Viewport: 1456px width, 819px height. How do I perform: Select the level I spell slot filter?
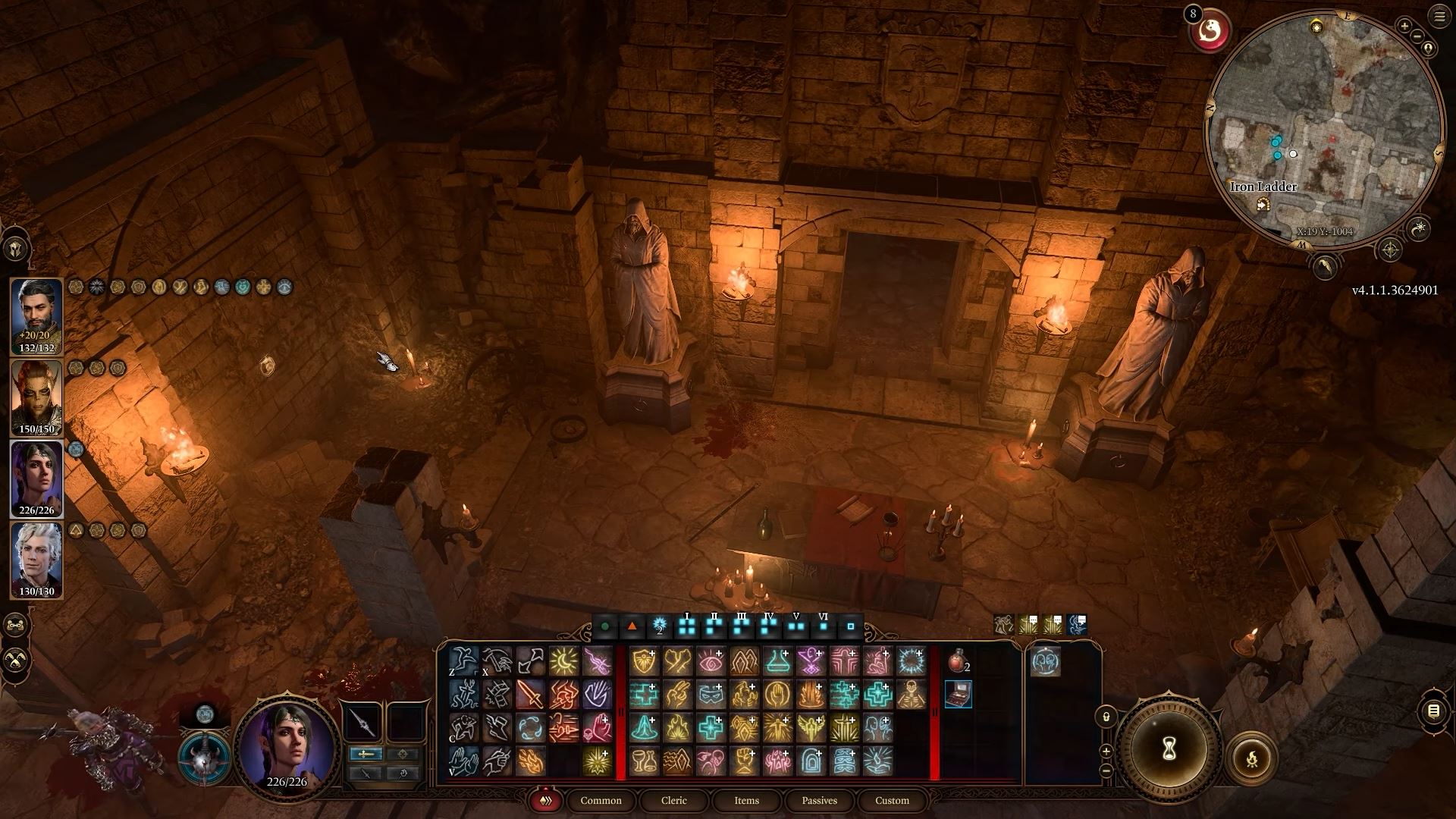point(687,626)
